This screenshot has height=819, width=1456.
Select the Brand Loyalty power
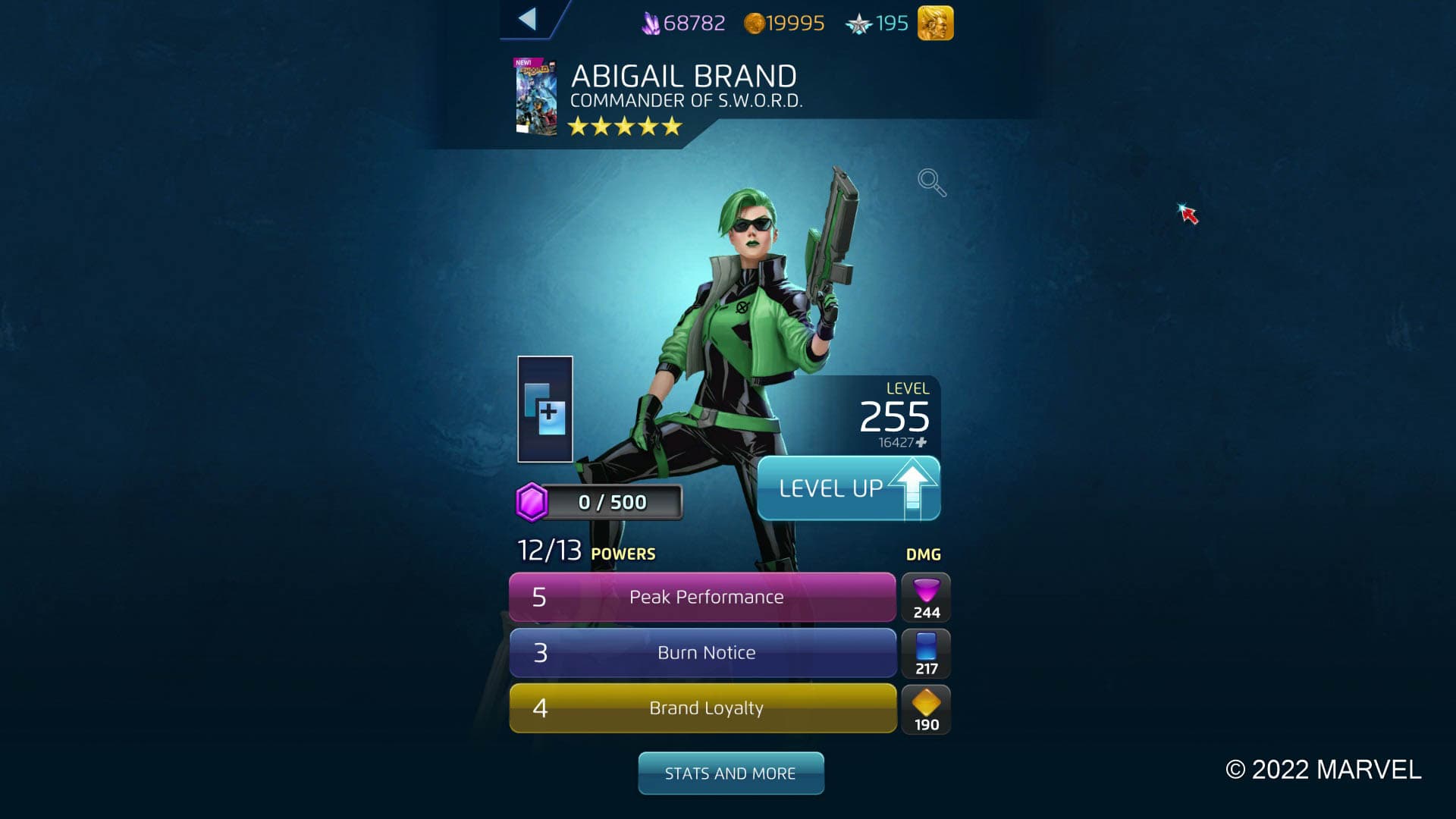click(704, 708)
